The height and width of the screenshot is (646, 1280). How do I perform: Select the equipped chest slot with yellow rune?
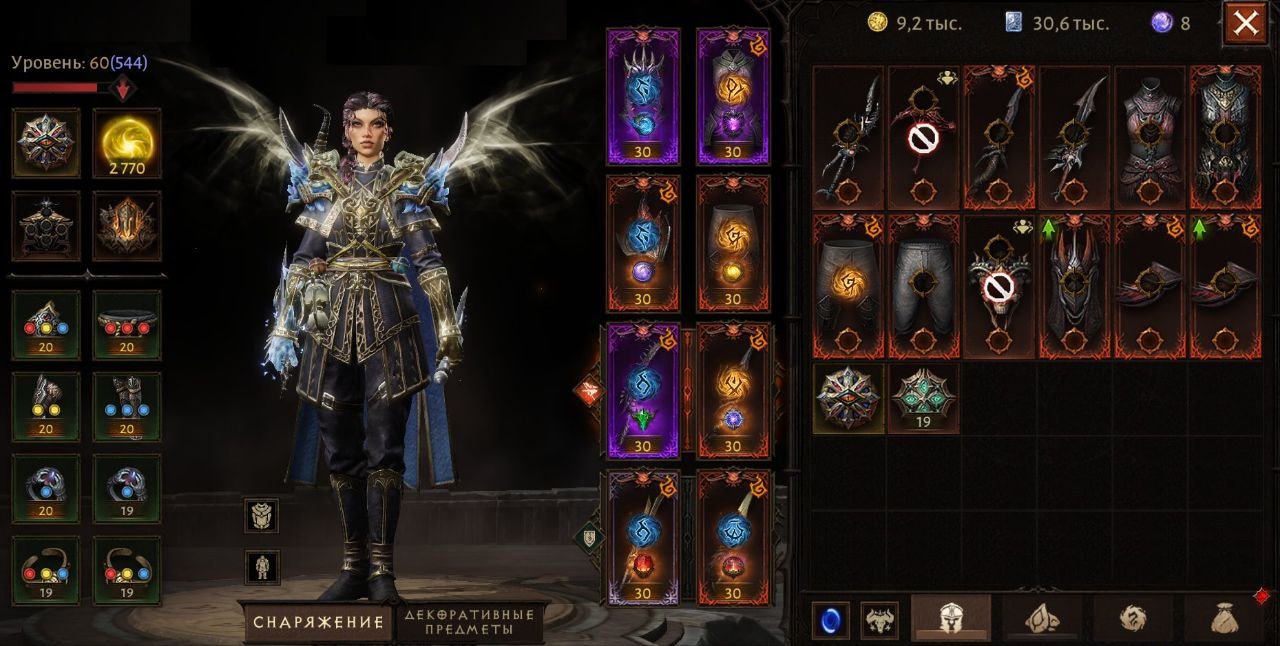pos(733,97)
